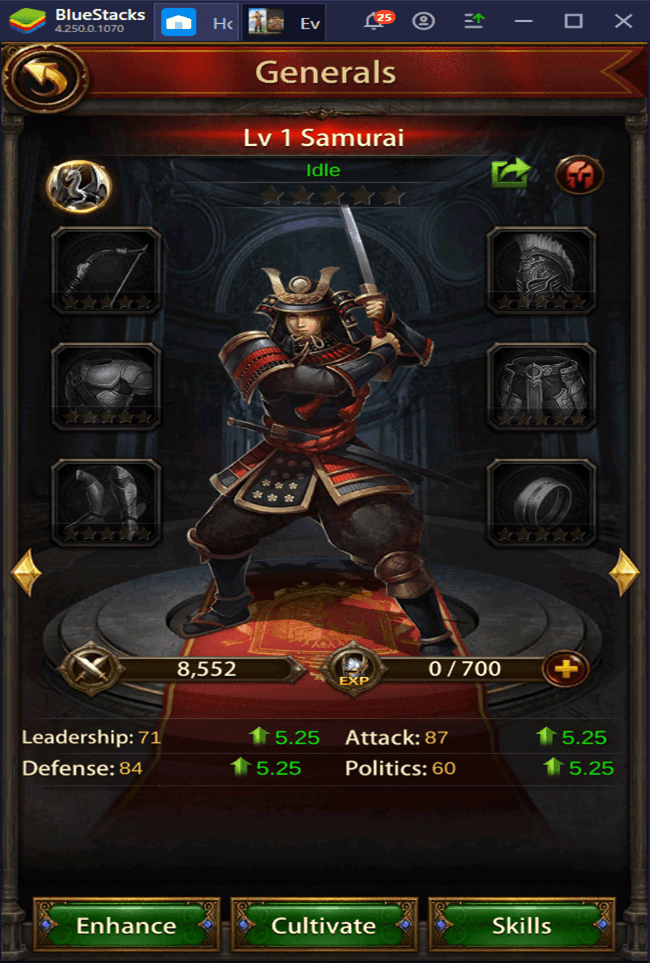650x963 pixels.
Task: Select the chest armor equipment slot
Action: pyautogui.click(x=107, y=386)
